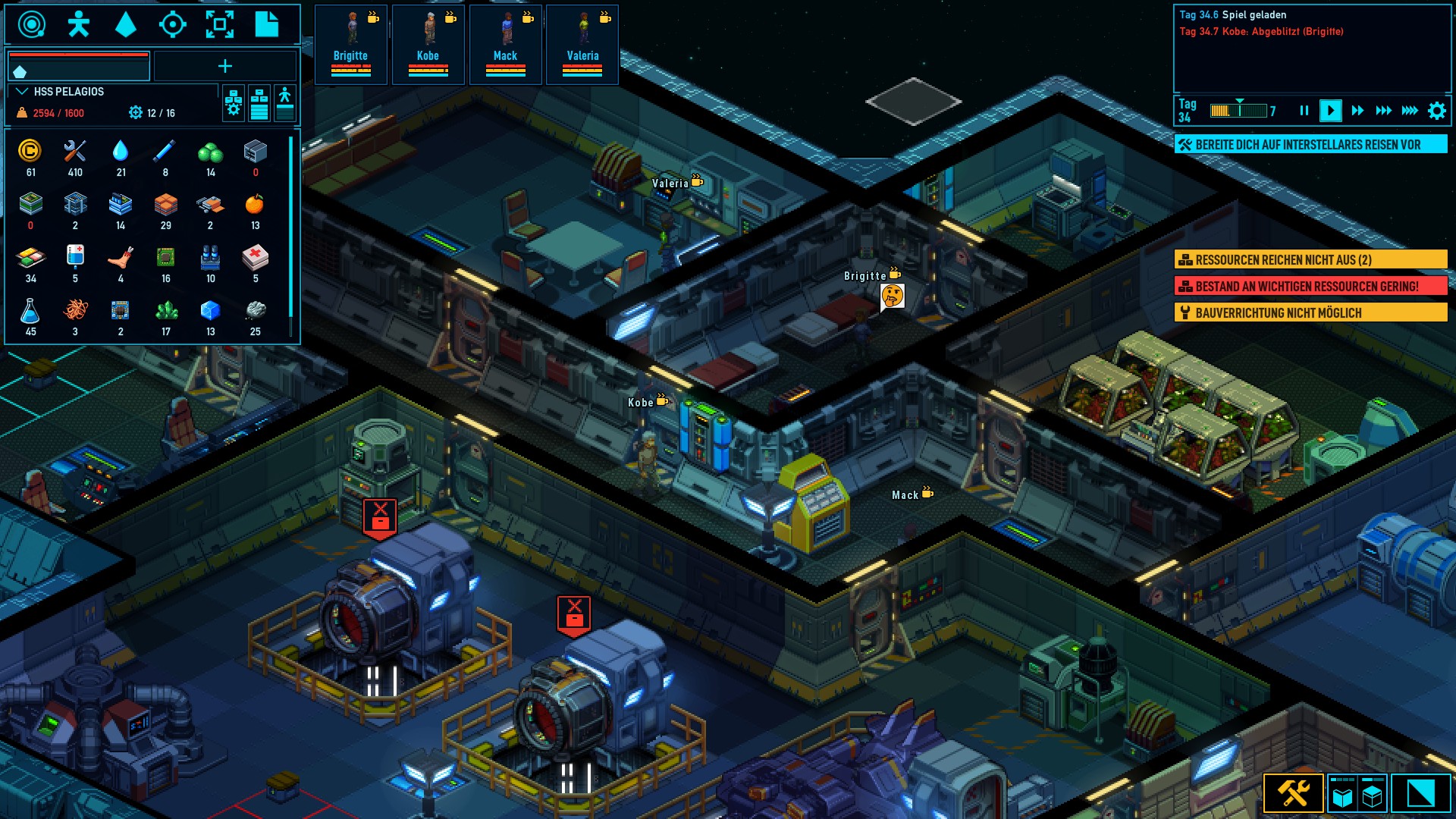1456x819 pixels.
Task: Select crew member Brigitte's portrait
Action: pyautogui.click(x=350, y=44)
